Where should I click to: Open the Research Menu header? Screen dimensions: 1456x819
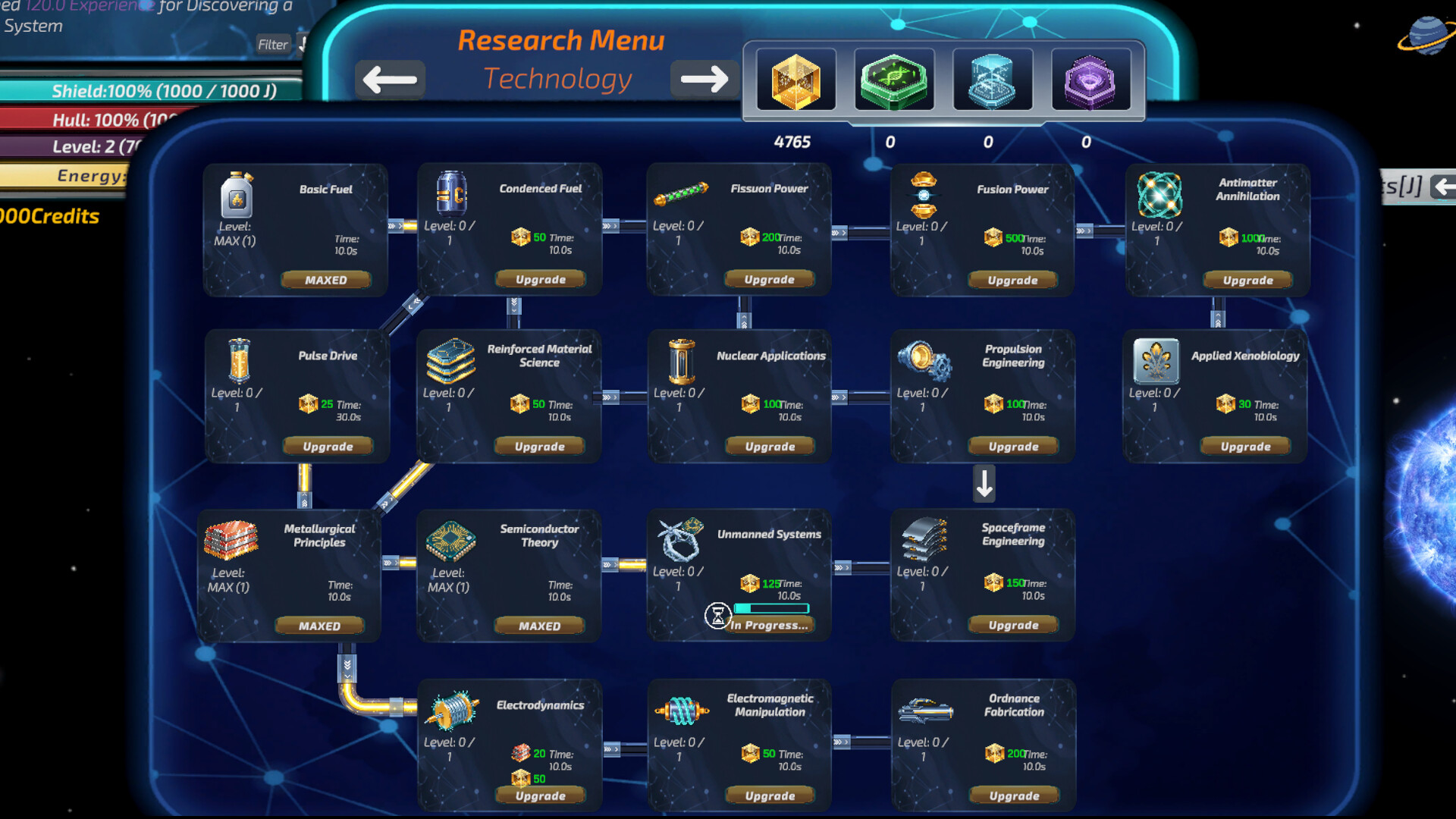click(562, 39)
